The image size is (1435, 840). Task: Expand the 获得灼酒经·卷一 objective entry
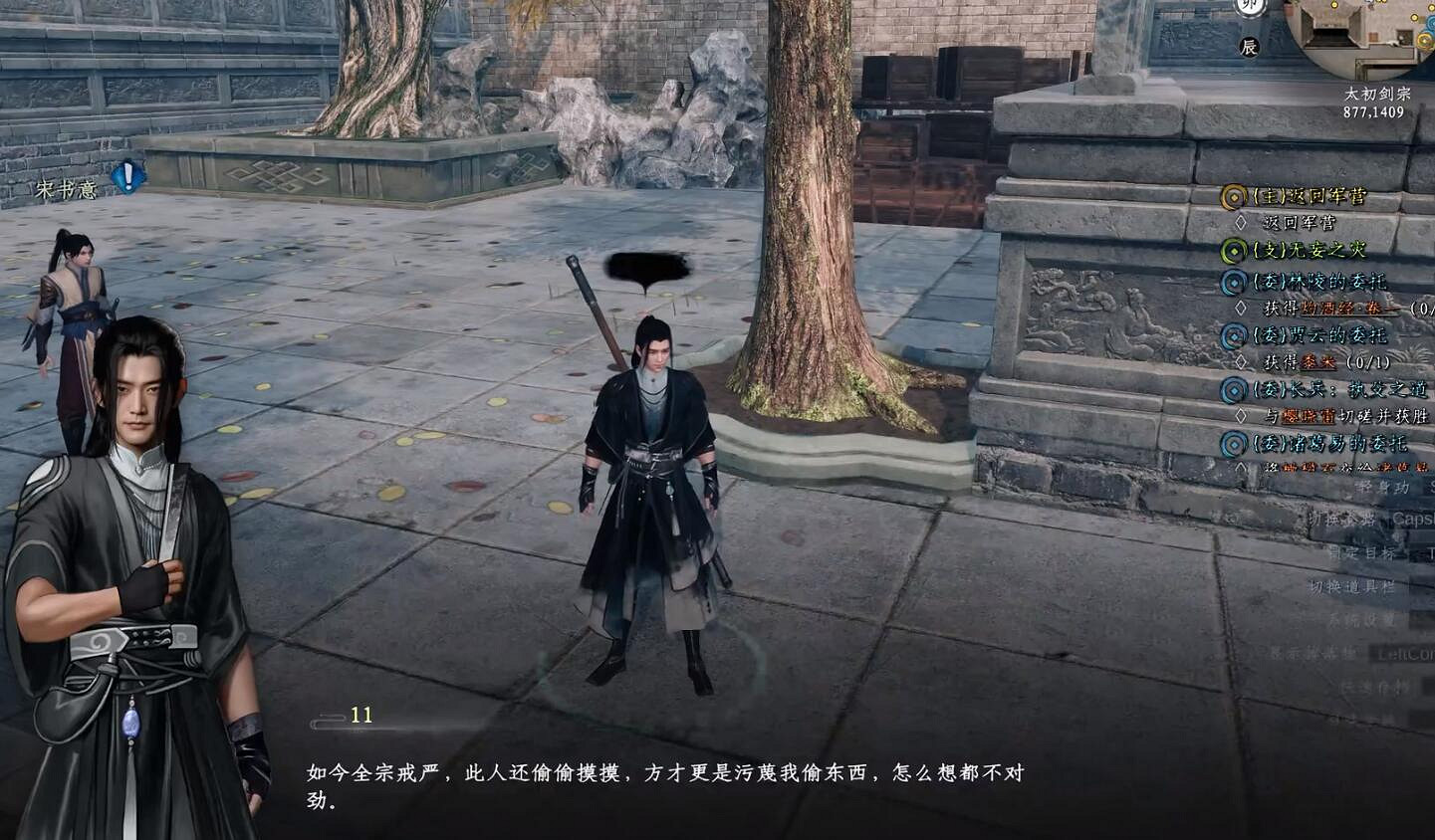coord(1242,308)
